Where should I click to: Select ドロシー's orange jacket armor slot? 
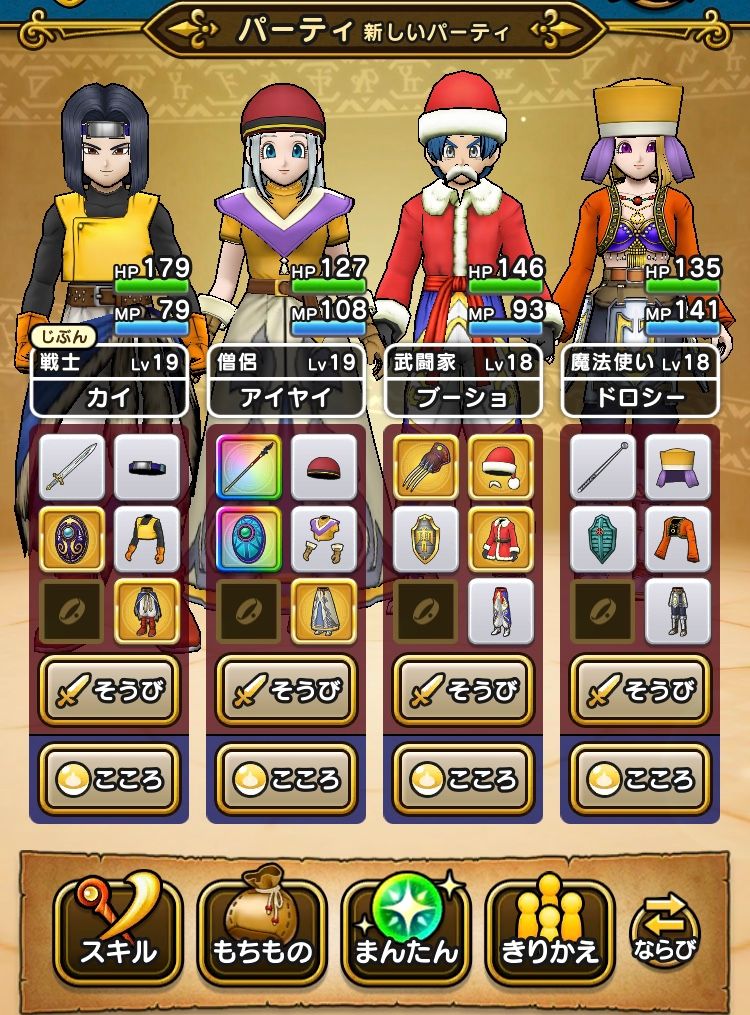(678, 539)
